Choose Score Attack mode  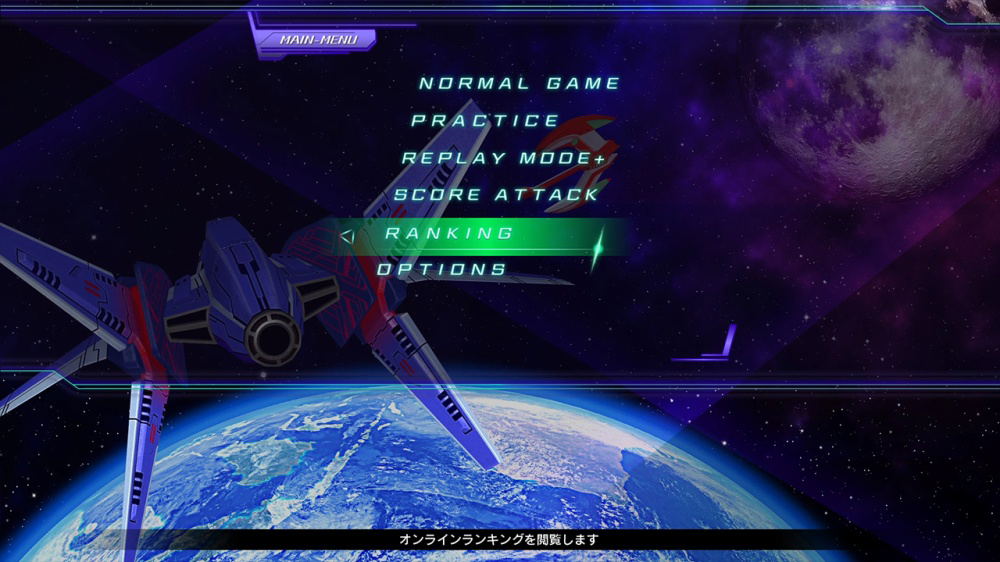click(496, 195)
